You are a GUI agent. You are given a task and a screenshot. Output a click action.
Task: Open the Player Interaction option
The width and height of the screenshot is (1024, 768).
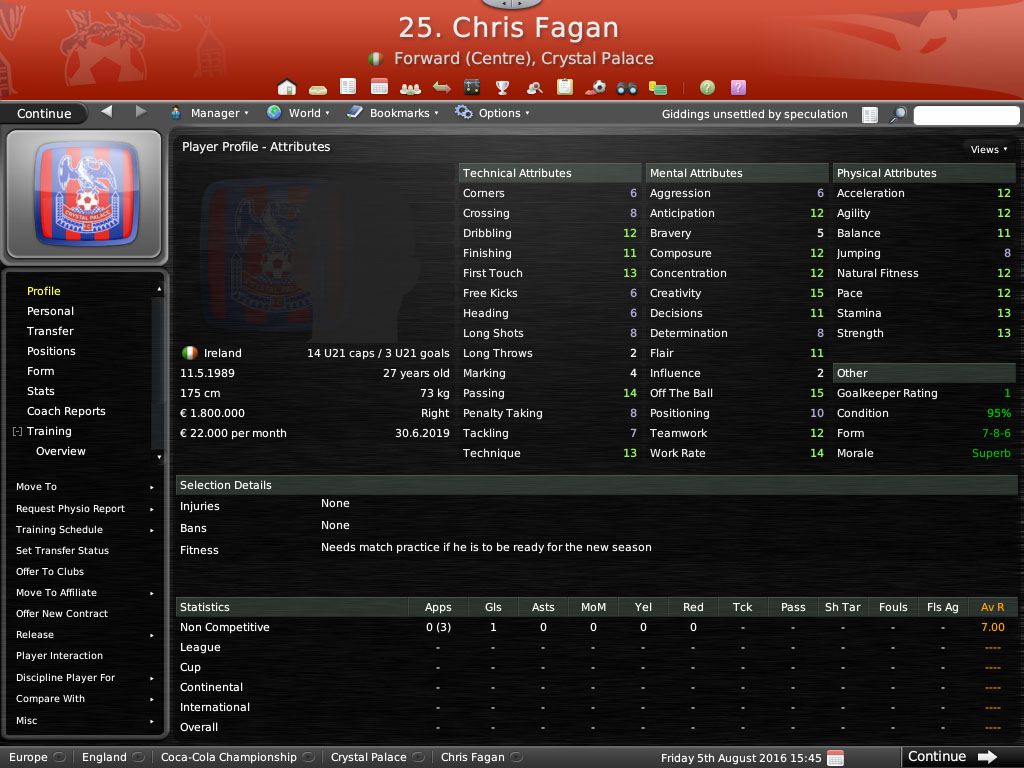pyautogui.click(x=59, y=656)
